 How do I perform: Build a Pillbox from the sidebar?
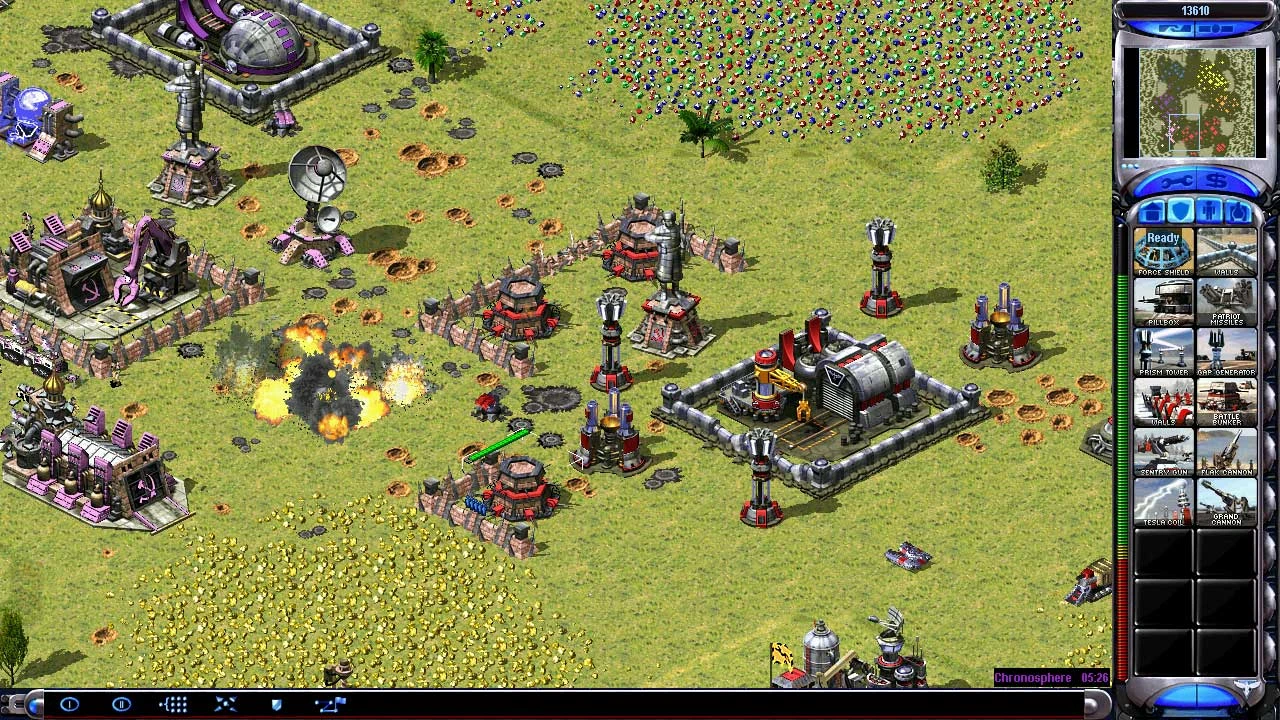[1163, 302]
